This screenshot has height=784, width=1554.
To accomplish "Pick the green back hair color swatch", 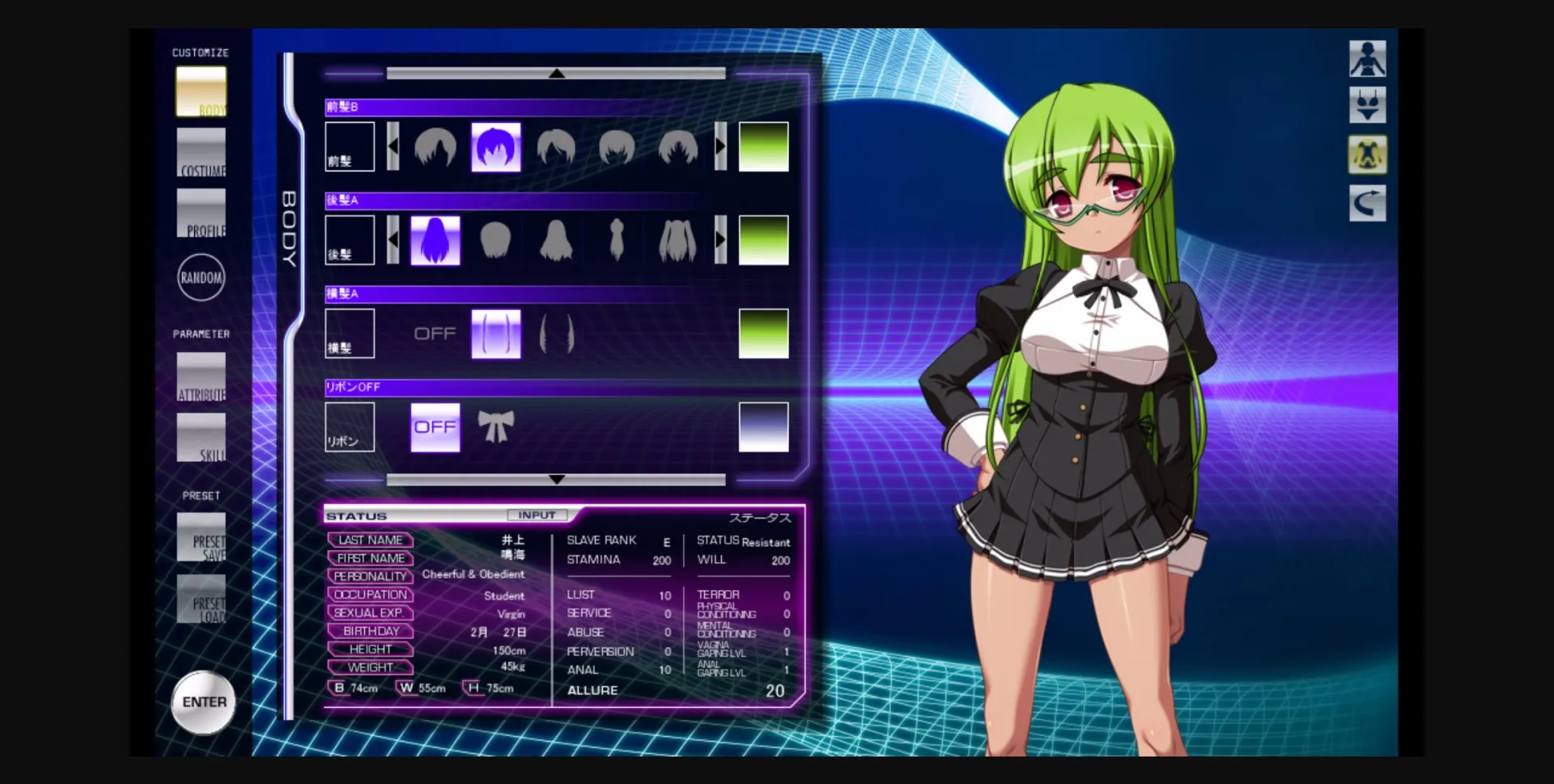I will coord(763,239).
